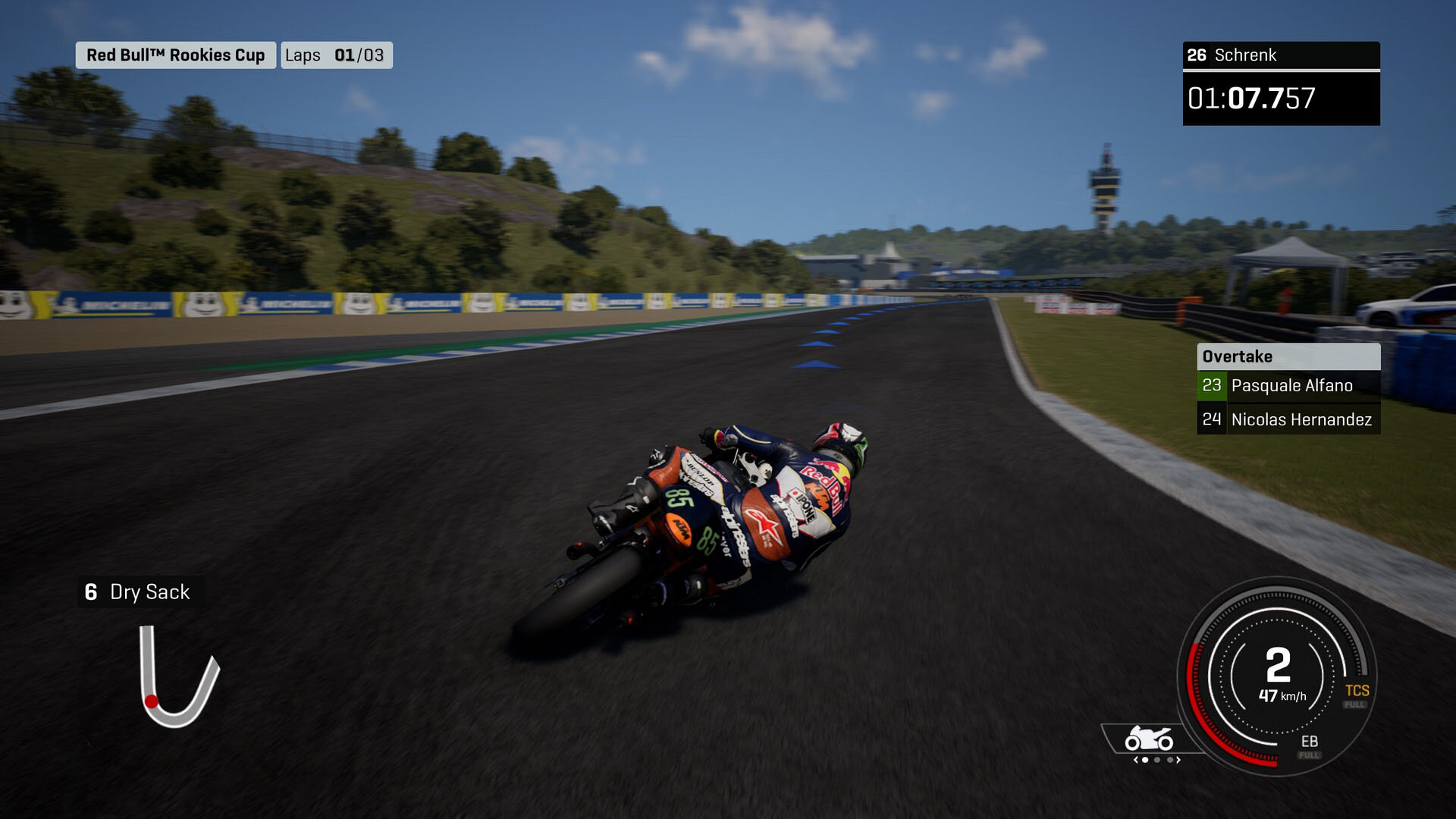Select Pasquale Alfano in the Overtake list
Image resolution: width=1456 pixels, height=819 pixels.
[1288, 385]
